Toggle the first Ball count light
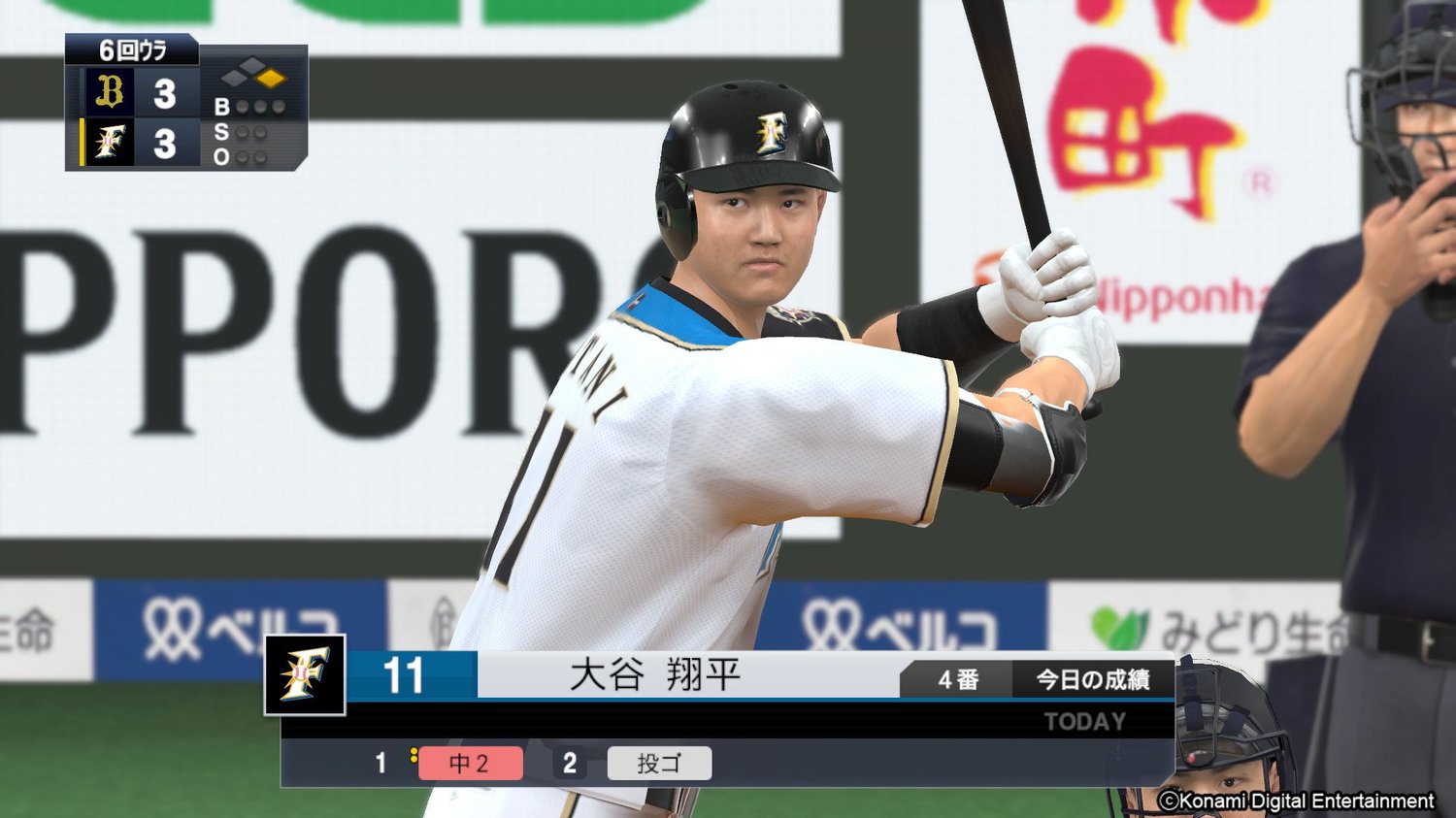 tap(245, 109)
